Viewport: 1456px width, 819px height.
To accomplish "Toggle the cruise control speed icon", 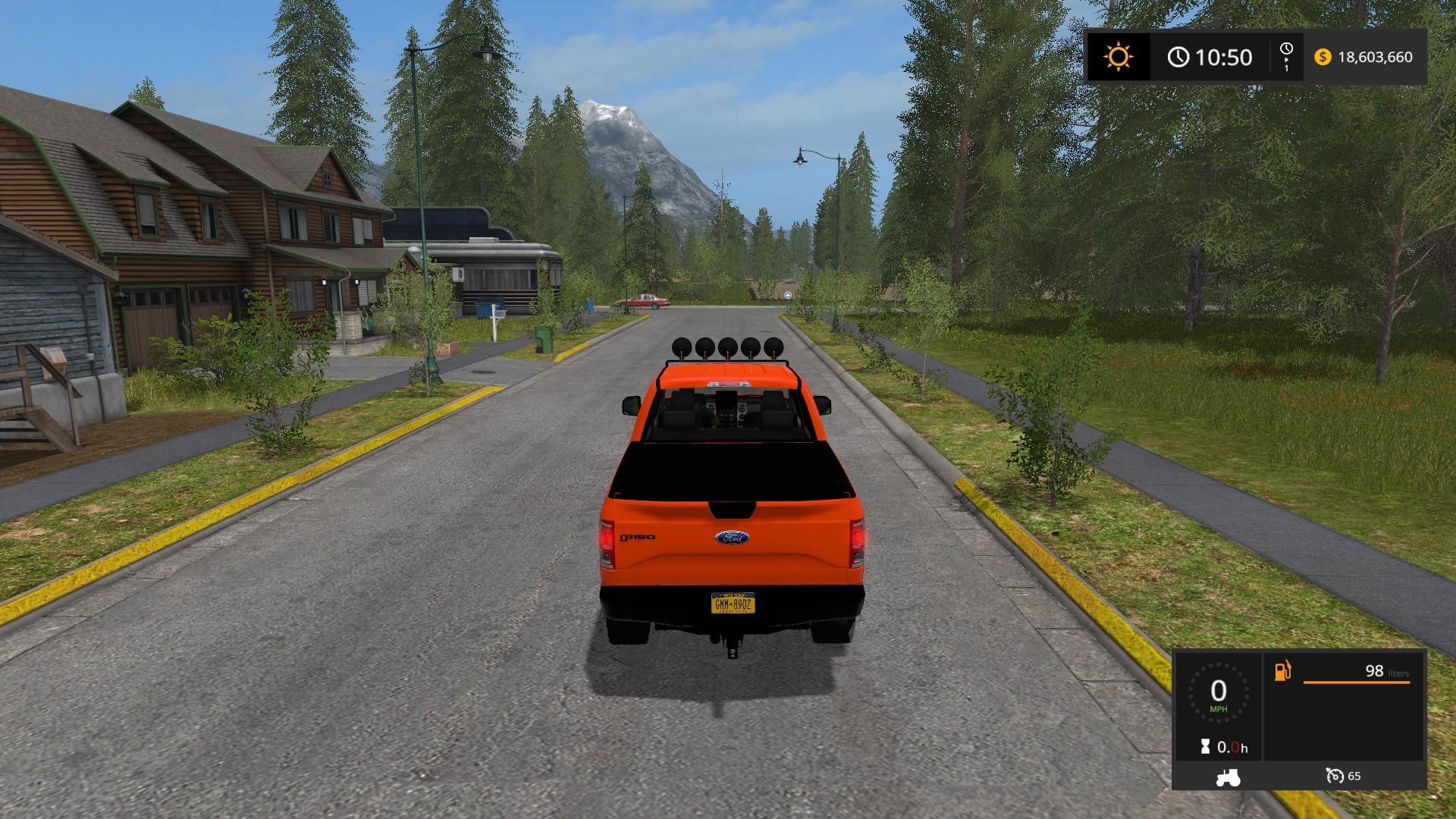I will tap(1335, 776).
